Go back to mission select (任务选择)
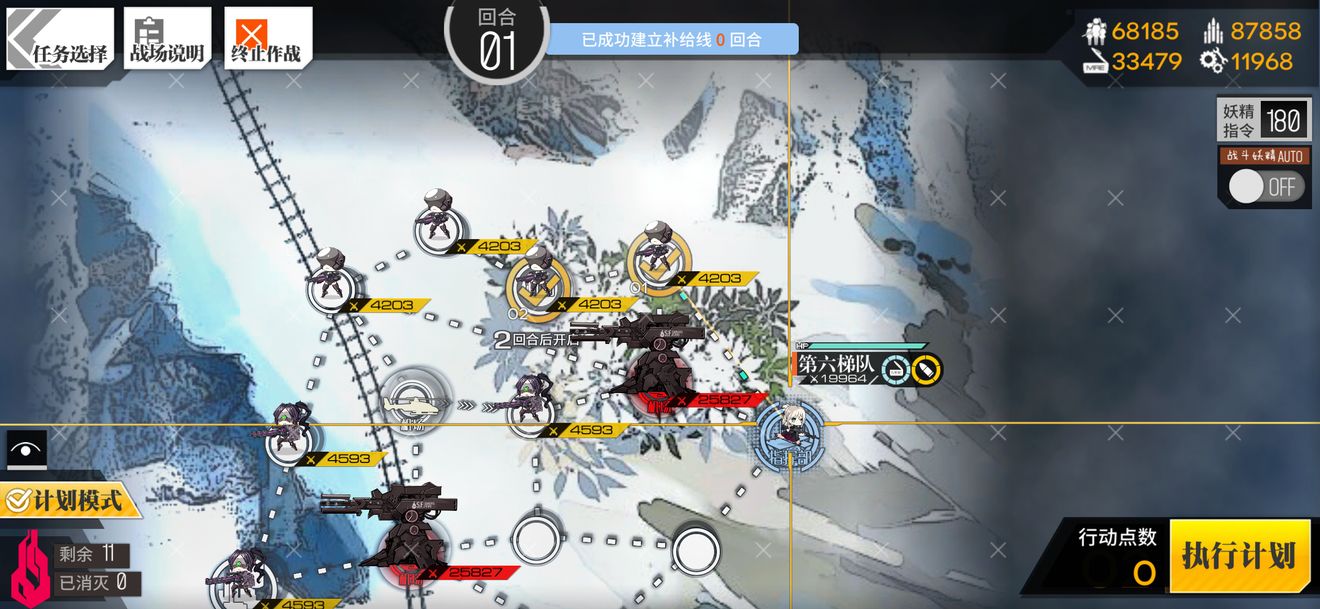Screen dimensions: 1320x609 61,40
